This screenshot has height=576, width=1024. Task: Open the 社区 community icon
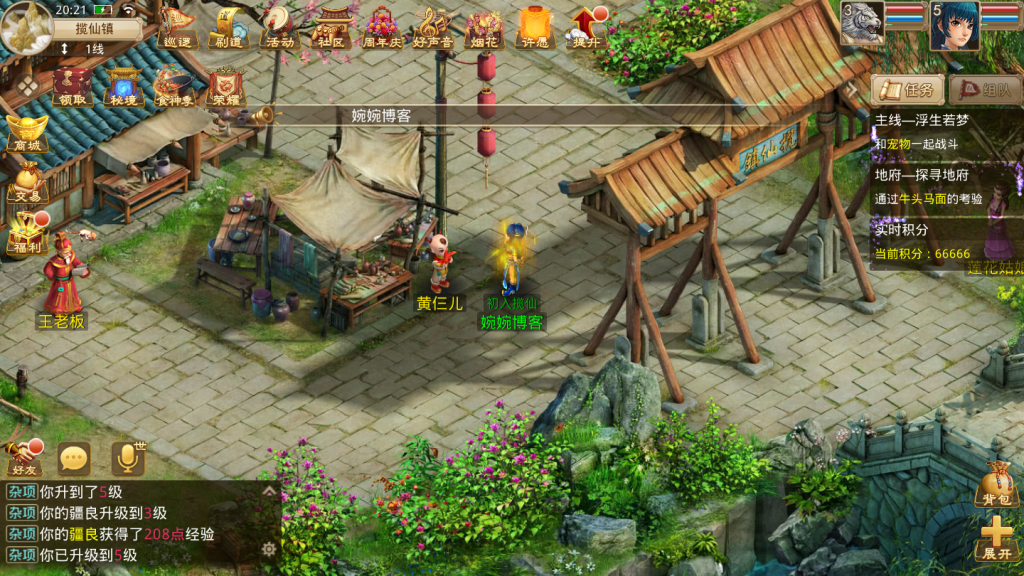(x=329, y=26)
